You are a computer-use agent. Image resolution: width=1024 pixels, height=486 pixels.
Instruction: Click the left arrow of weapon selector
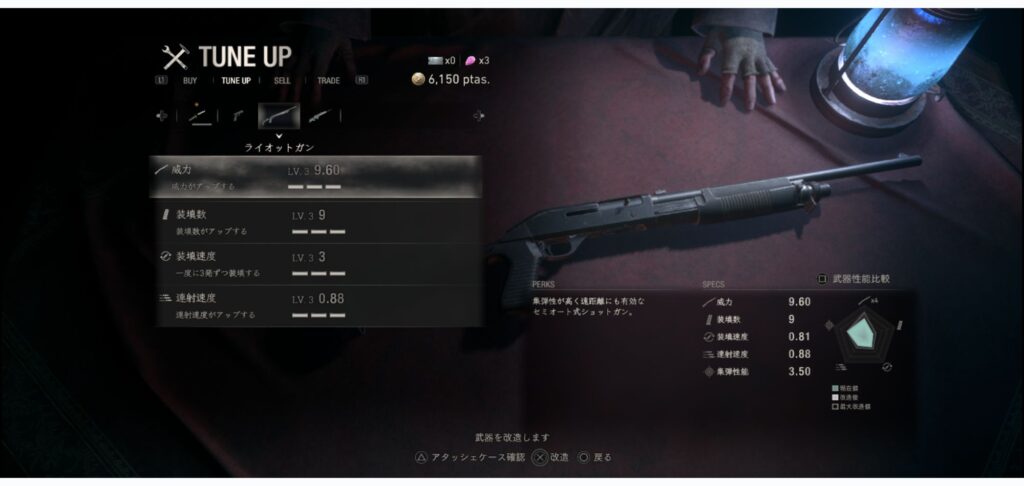click(x=162, y=115)
